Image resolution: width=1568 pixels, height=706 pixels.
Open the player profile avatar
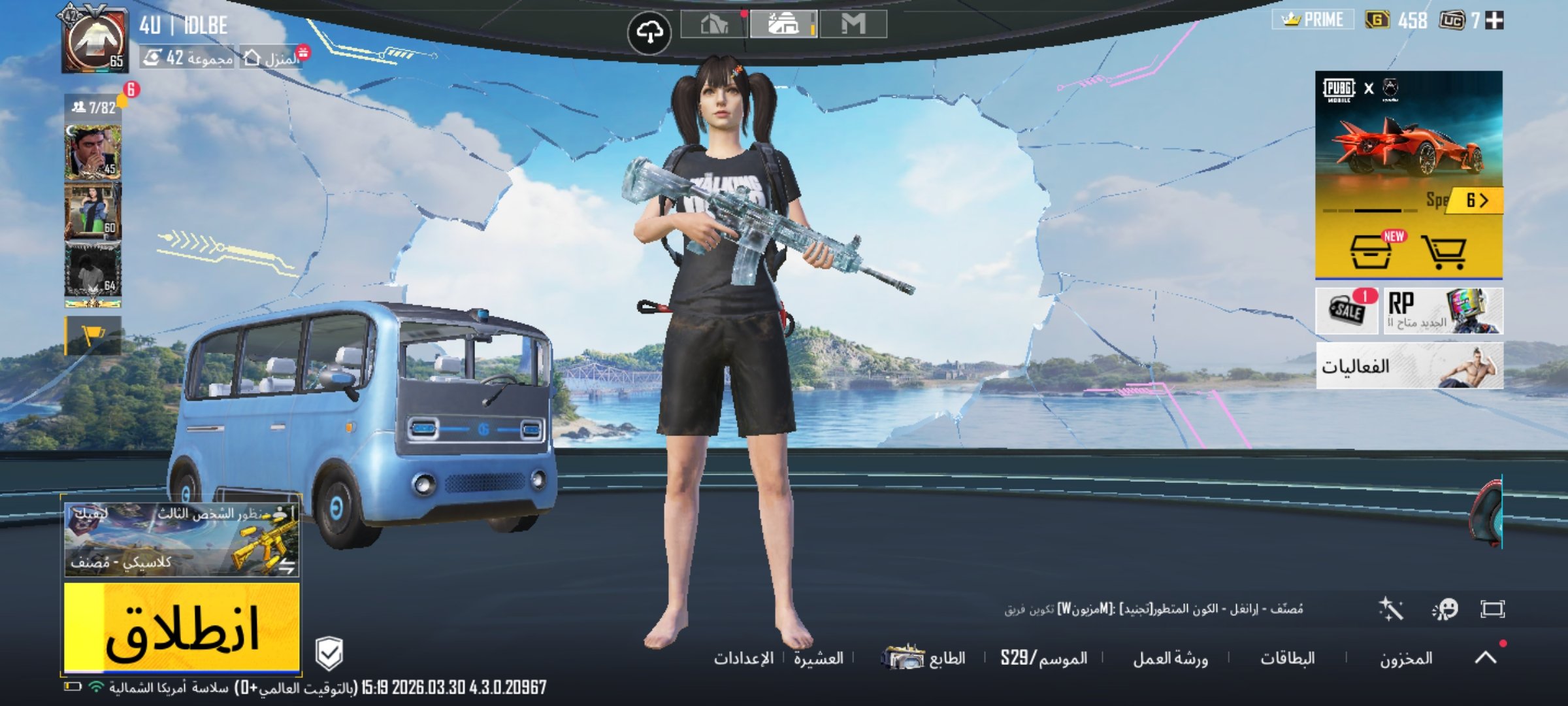click(x=95, y=39)
